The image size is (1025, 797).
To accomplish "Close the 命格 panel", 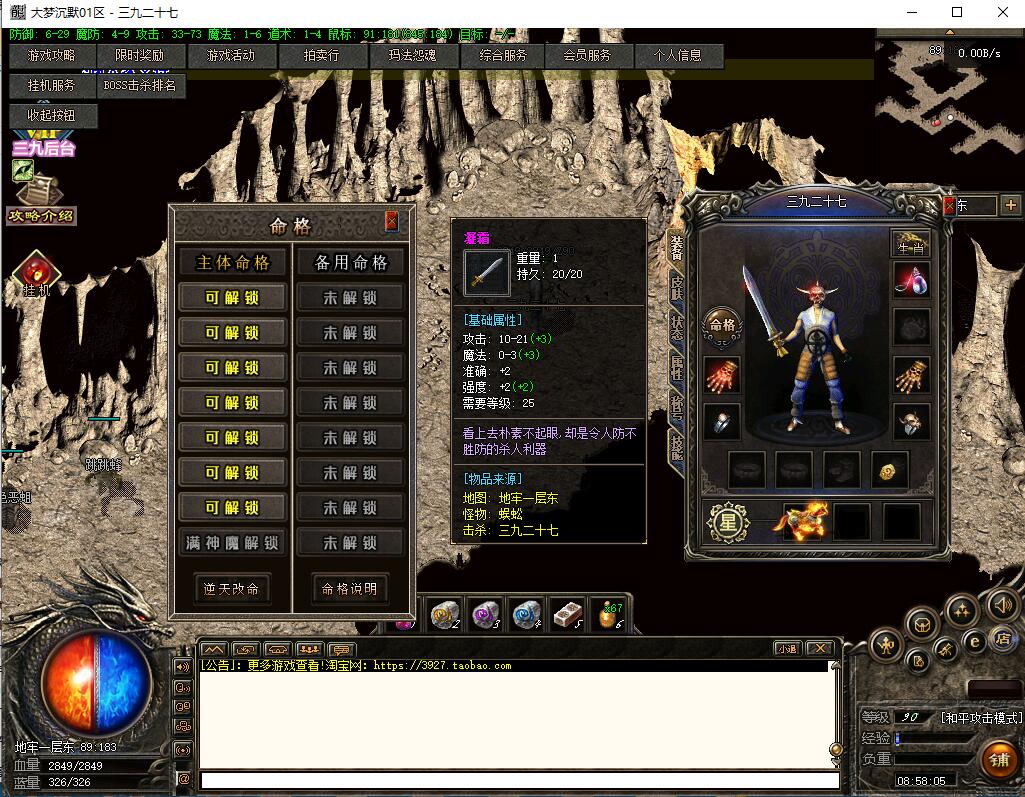I will (392, 222).
